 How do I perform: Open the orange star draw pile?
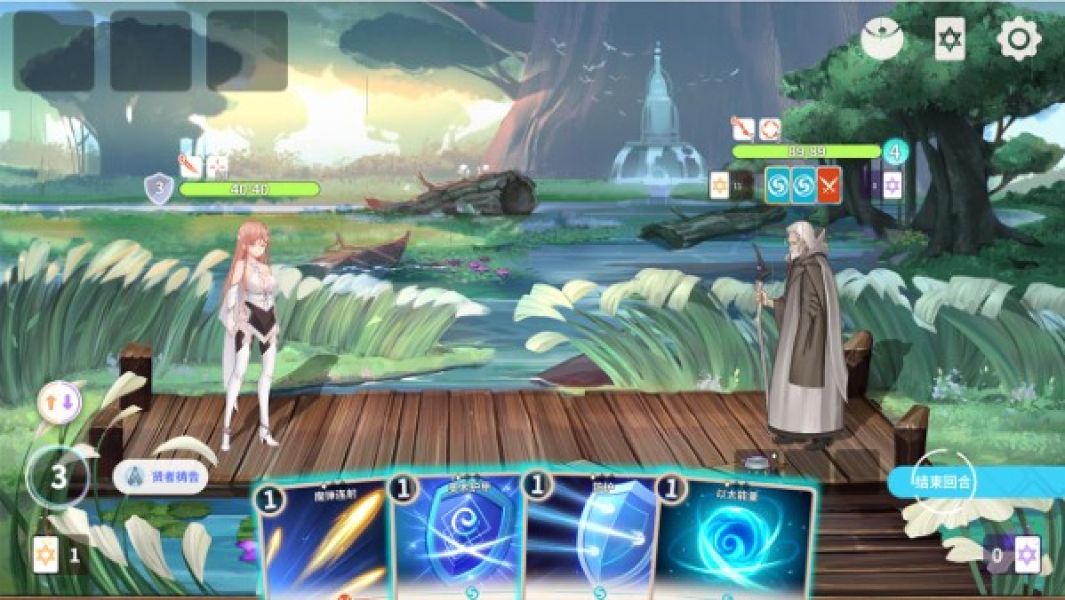45,555
